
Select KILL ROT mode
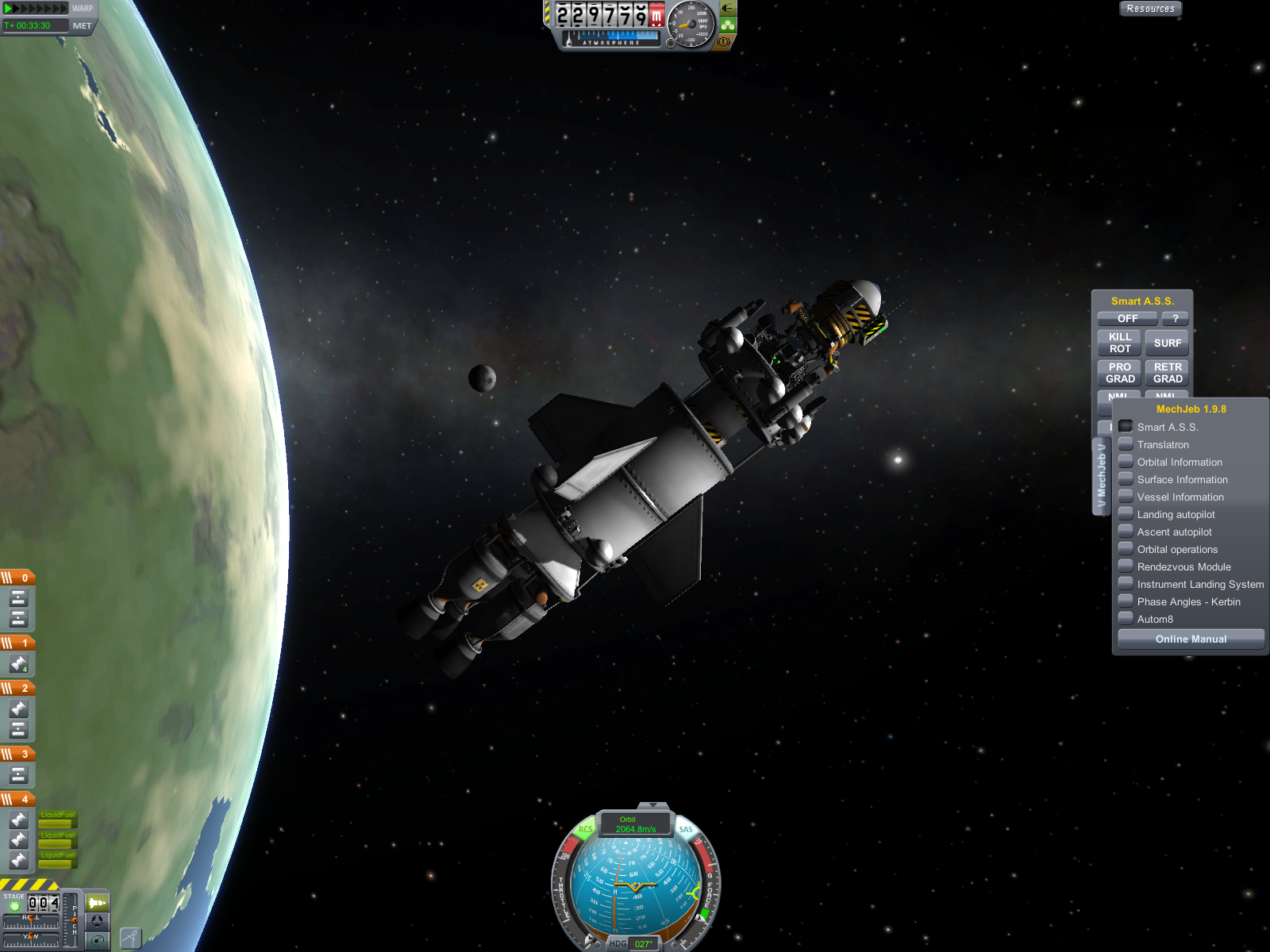pyautogui.click(x=1119, y=343)
